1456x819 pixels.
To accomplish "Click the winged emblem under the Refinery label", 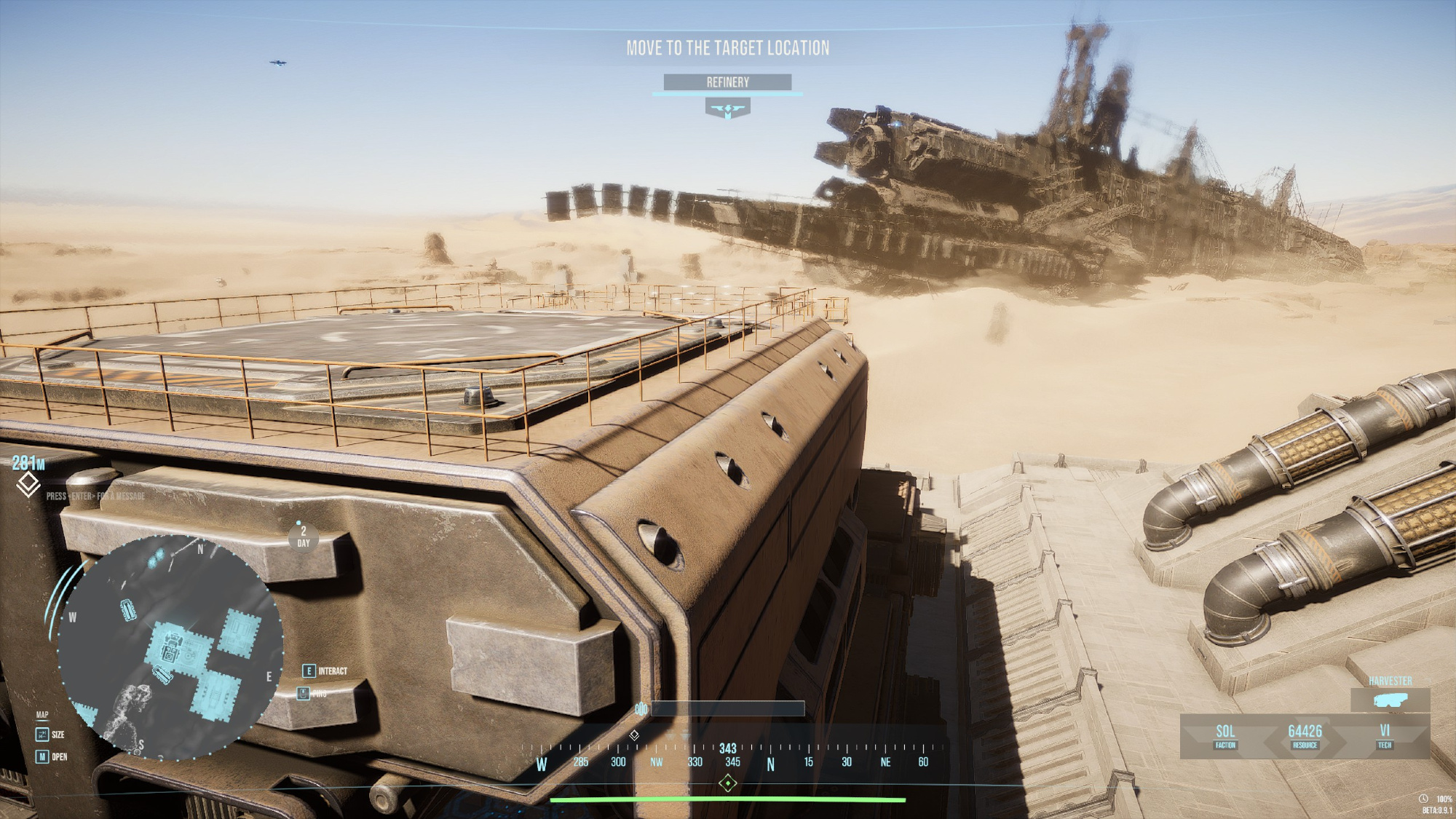I will [x=727, y=110].
